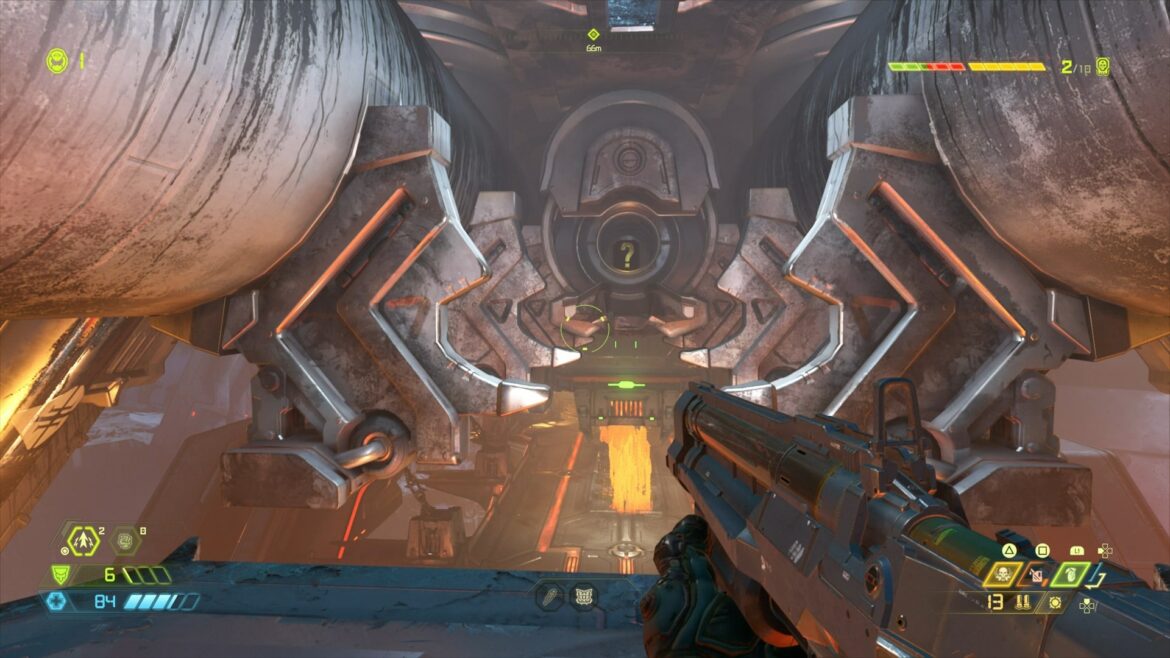This screenshot has width=1170, height=658.
Task: Click the green armor shield icon
Action: click(60, 575)
